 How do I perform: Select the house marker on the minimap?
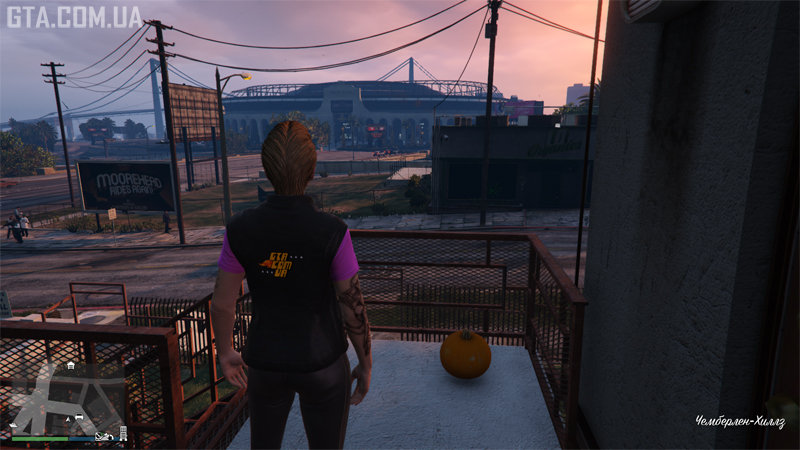71,366
